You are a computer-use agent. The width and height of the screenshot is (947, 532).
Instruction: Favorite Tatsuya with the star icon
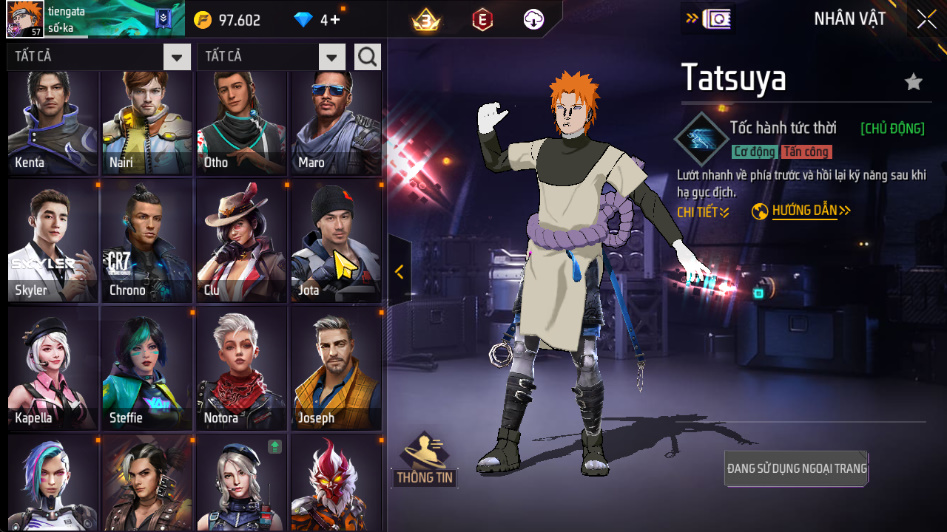click(913, 82)
